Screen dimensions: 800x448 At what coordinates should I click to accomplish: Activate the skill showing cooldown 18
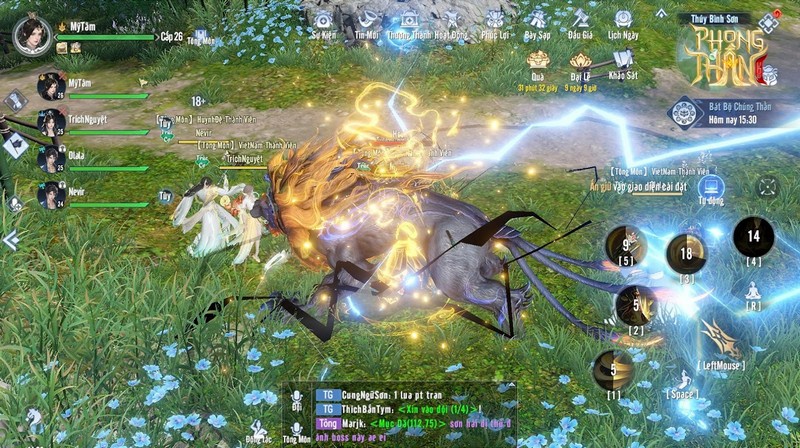coord(686,254)
